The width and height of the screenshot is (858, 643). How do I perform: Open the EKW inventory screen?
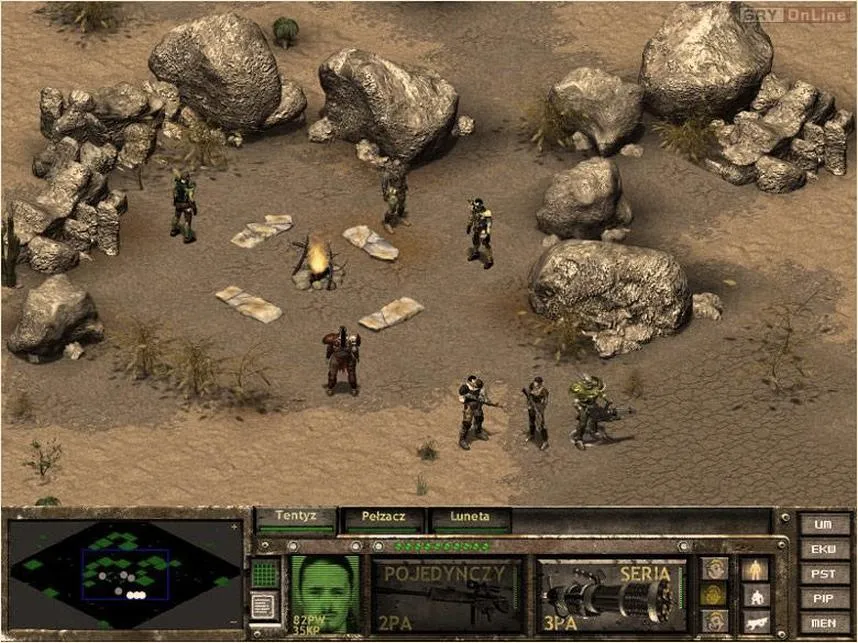click(824, 549)
